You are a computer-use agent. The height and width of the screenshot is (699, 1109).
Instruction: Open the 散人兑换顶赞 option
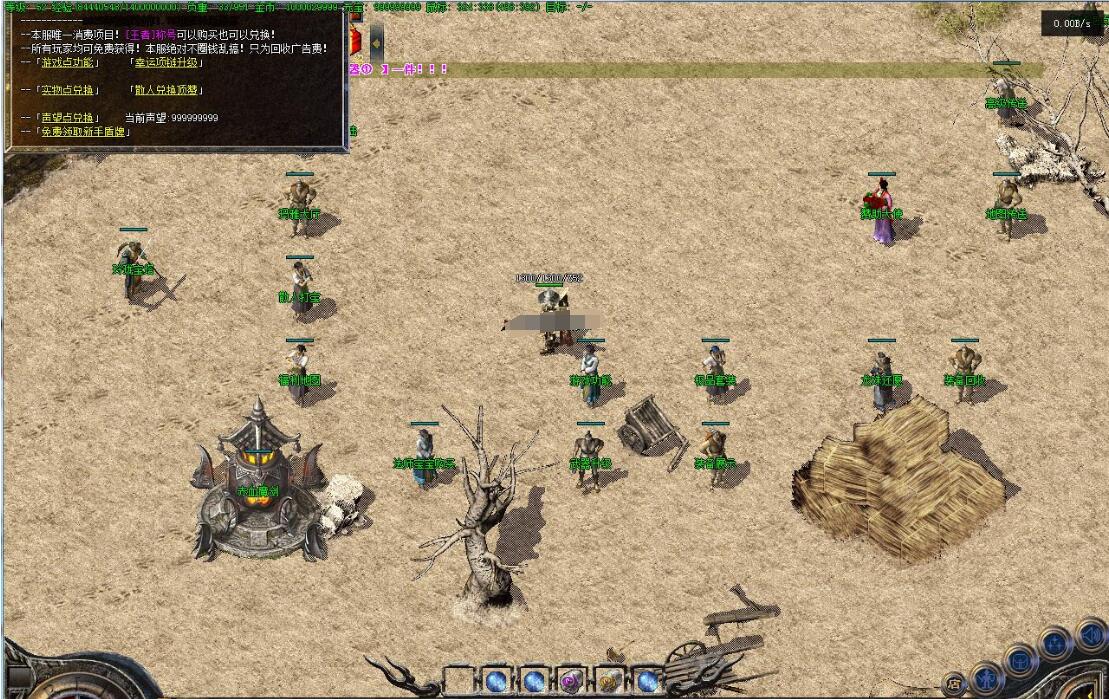coord(167,90)
